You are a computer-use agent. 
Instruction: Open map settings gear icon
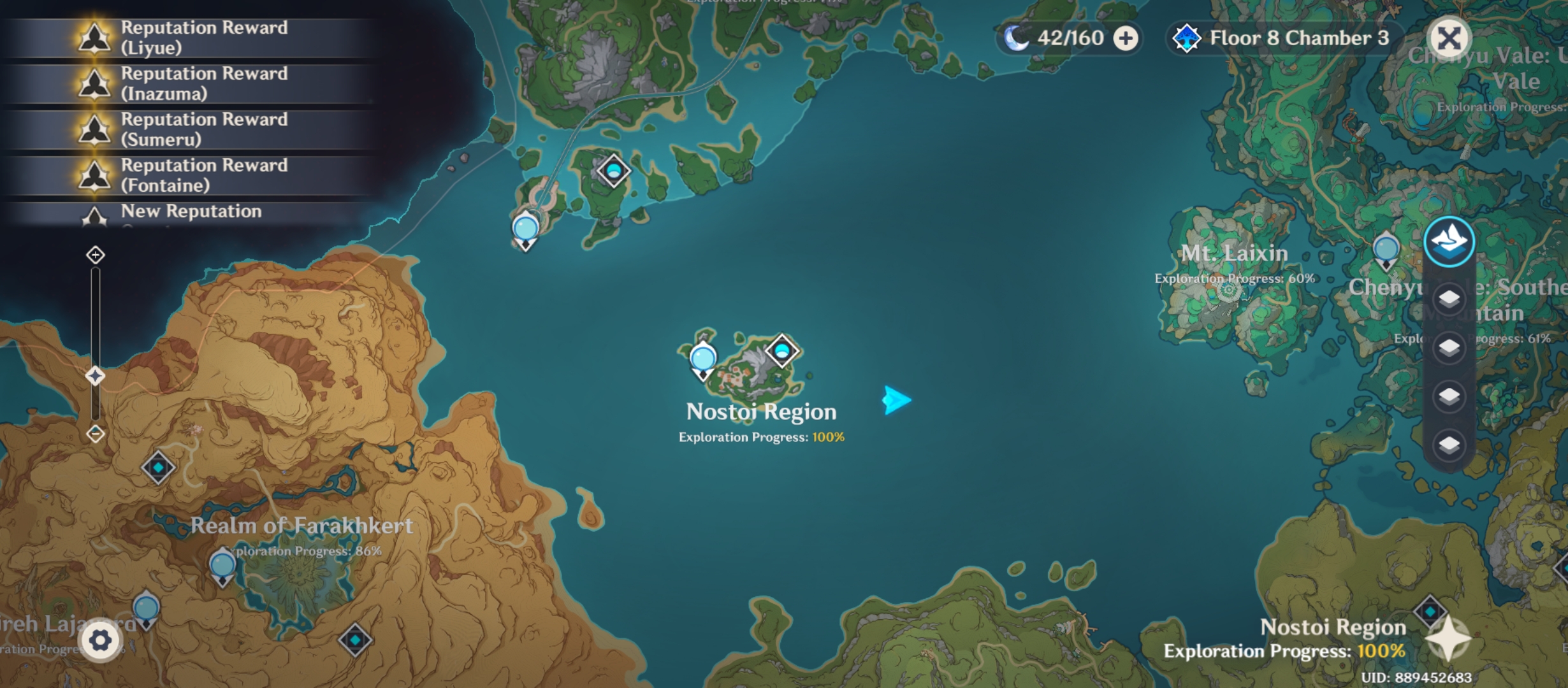click(101, 641)
